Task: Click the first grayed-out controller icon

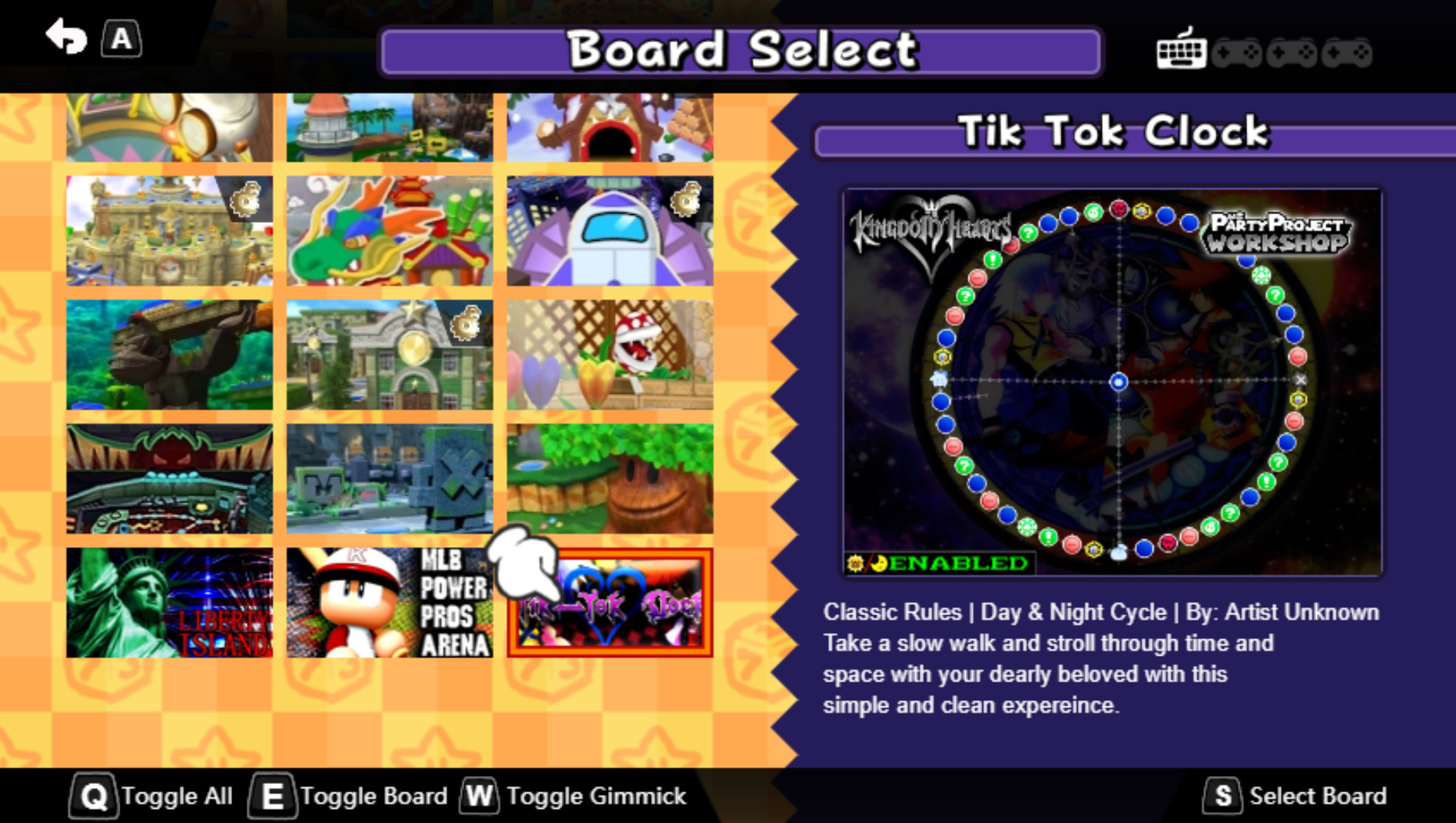Action: tap(1239, 52)
